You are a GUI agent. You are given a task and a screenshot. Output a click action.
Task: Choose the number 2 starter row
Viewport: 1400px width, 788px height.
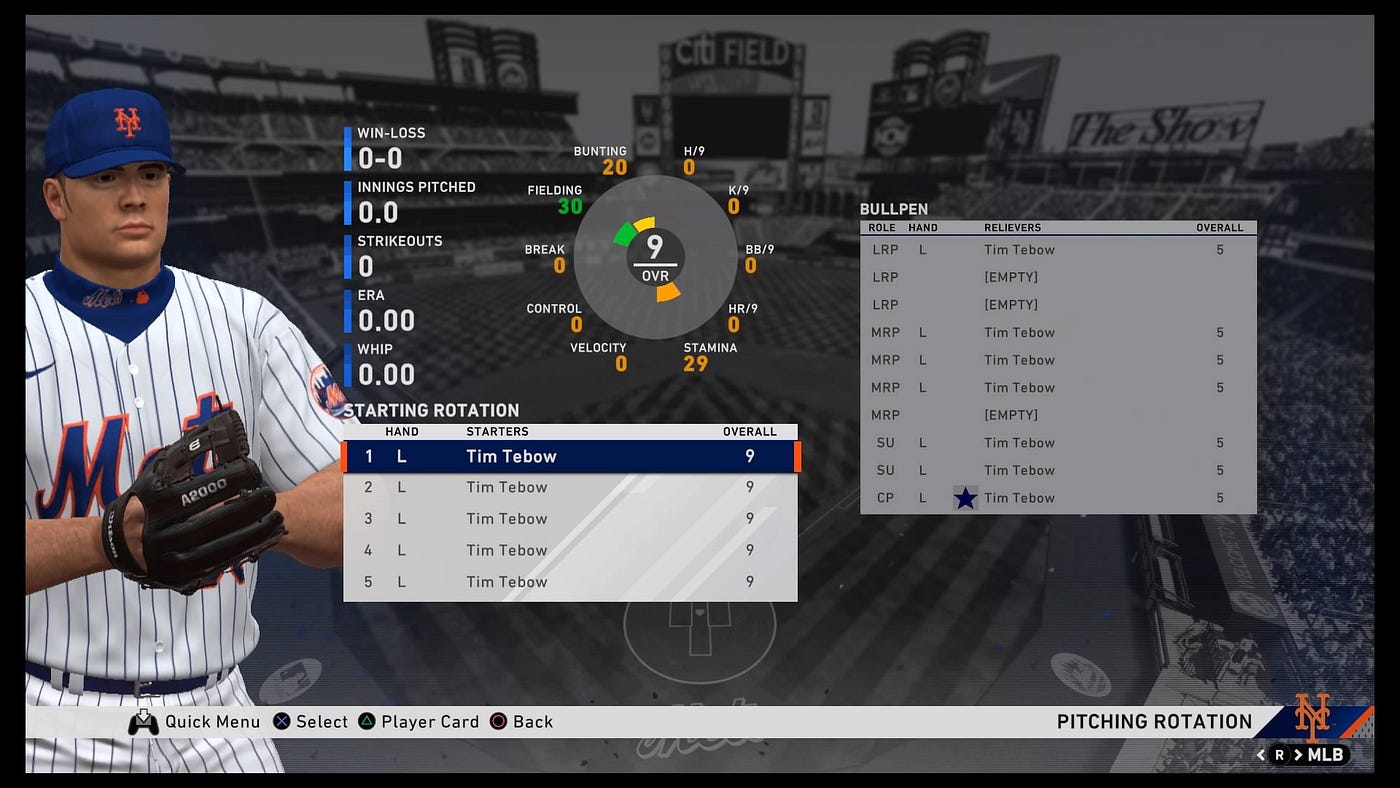point(570,488)
